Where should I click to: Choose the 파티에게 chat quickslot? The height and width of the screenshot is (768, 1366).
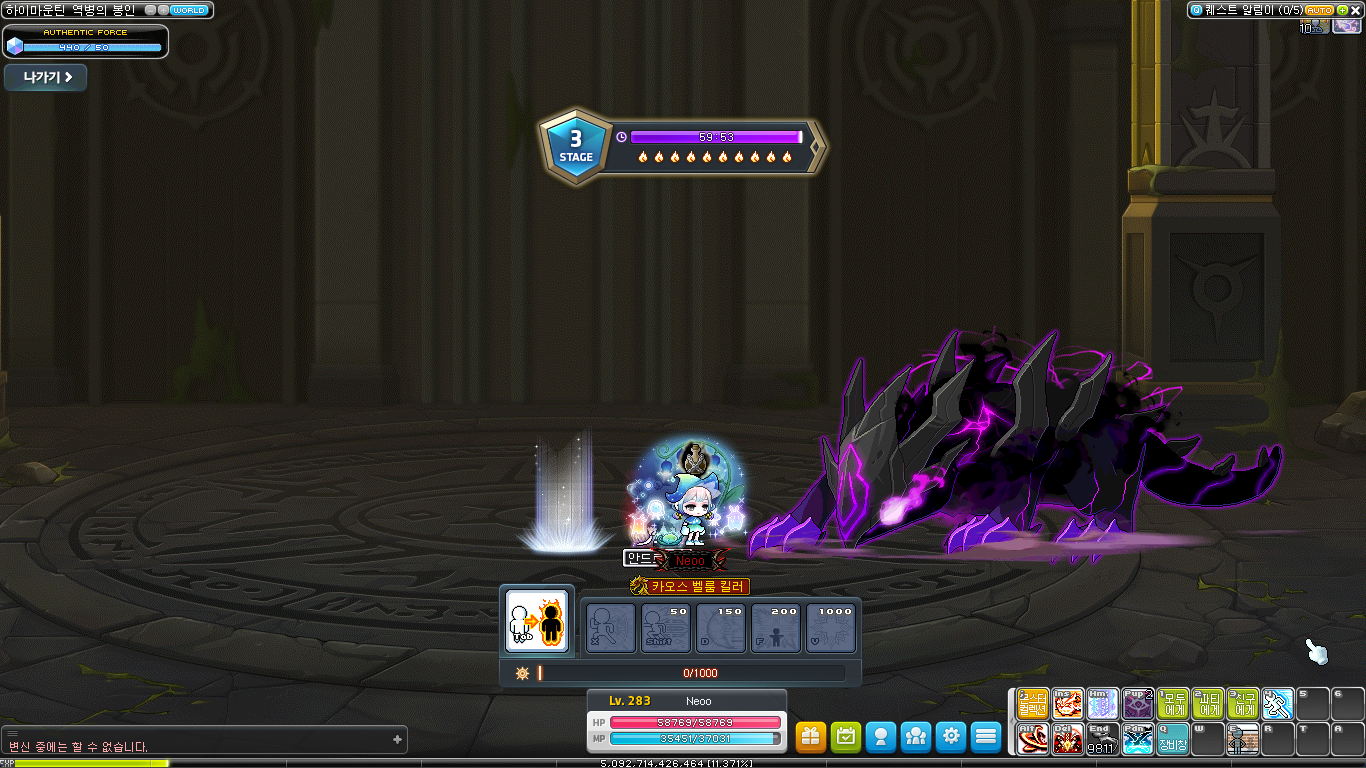coord(1208,704)
